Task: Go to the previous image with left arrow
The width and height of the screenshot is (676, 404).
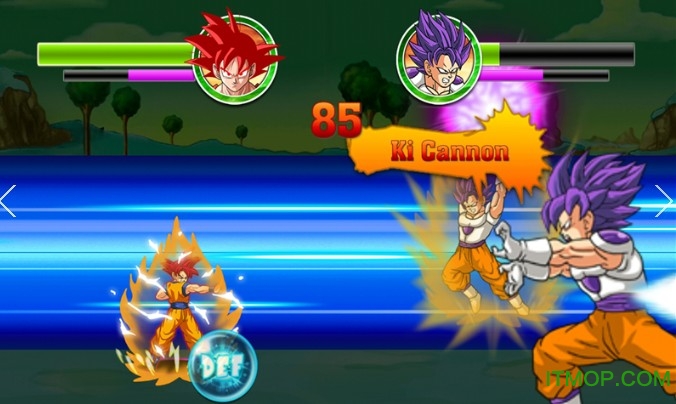Action: coord(9,201)
